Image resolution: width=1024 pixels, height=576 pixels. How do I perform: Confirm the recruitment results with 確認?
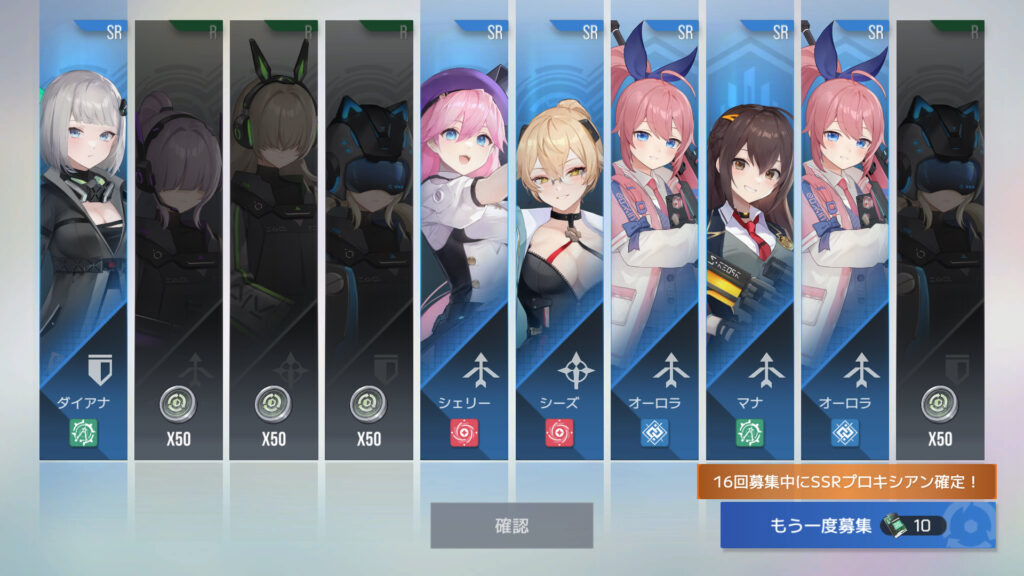point(511,525)
